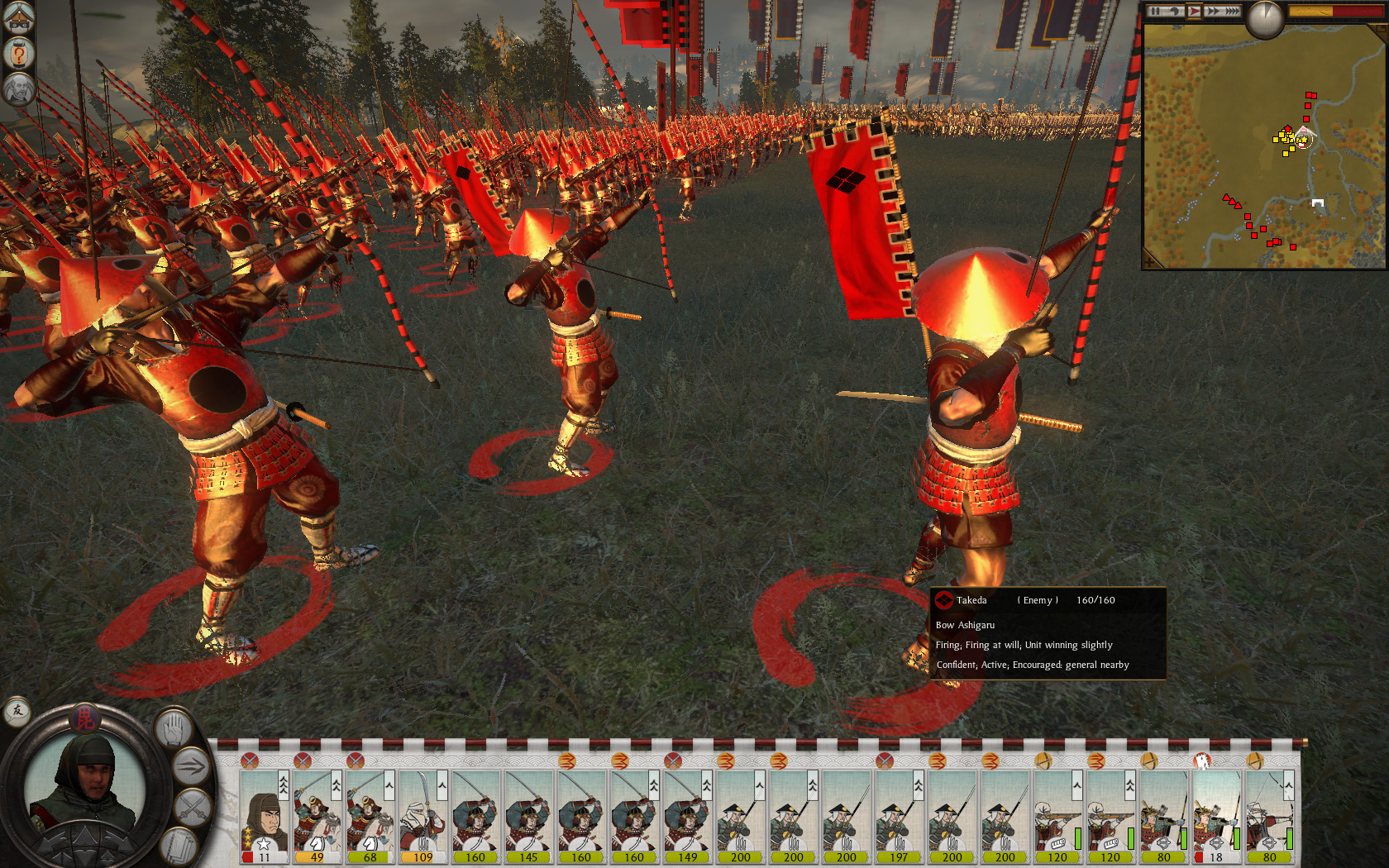Viewport: 1389px width, 868px height.
Task: Switch to fastest battle speed
Action: coord(1233,11)
